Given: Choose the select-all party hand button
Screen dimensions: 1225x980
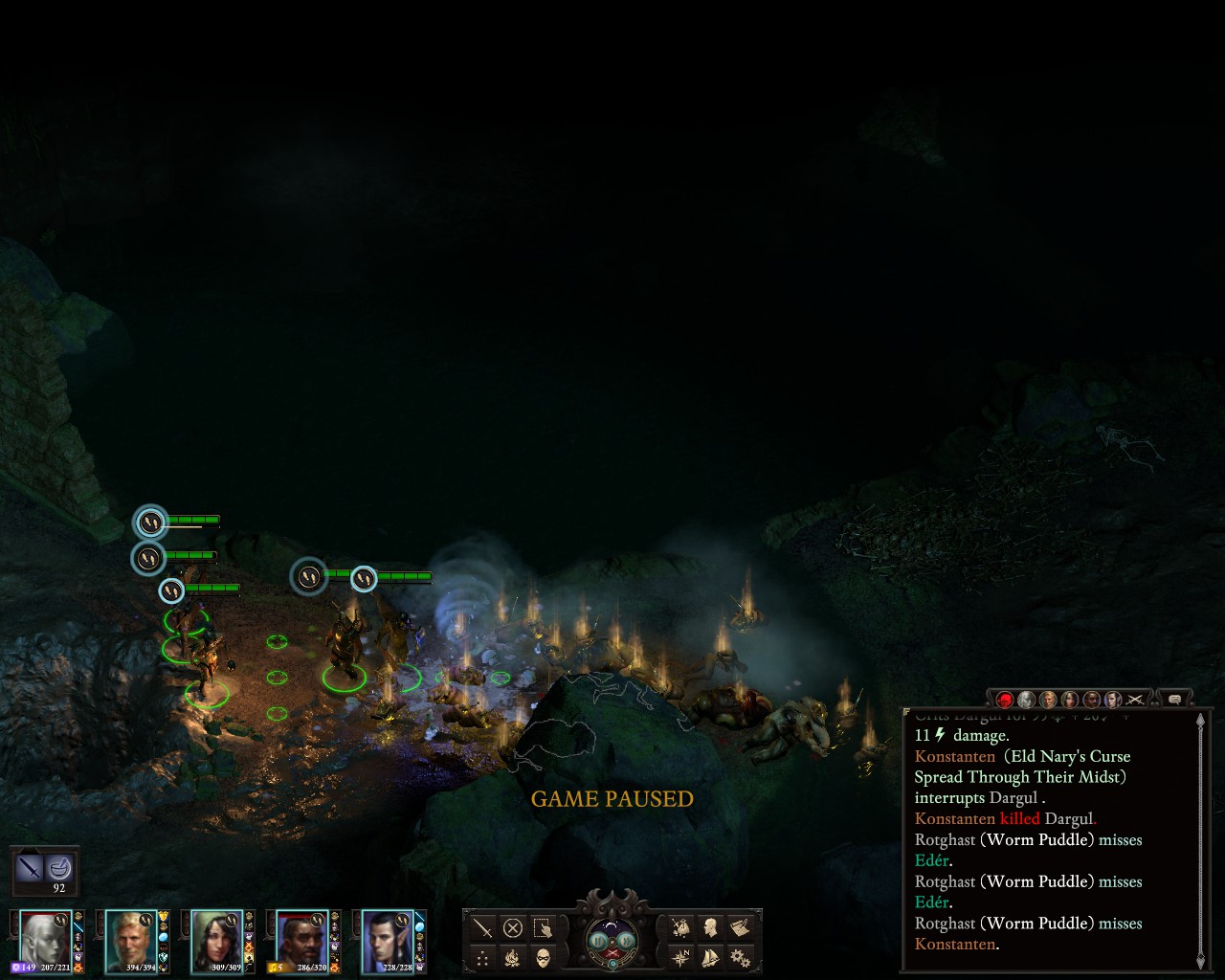Looking at the screenshot, I should [x=543, y=928].
